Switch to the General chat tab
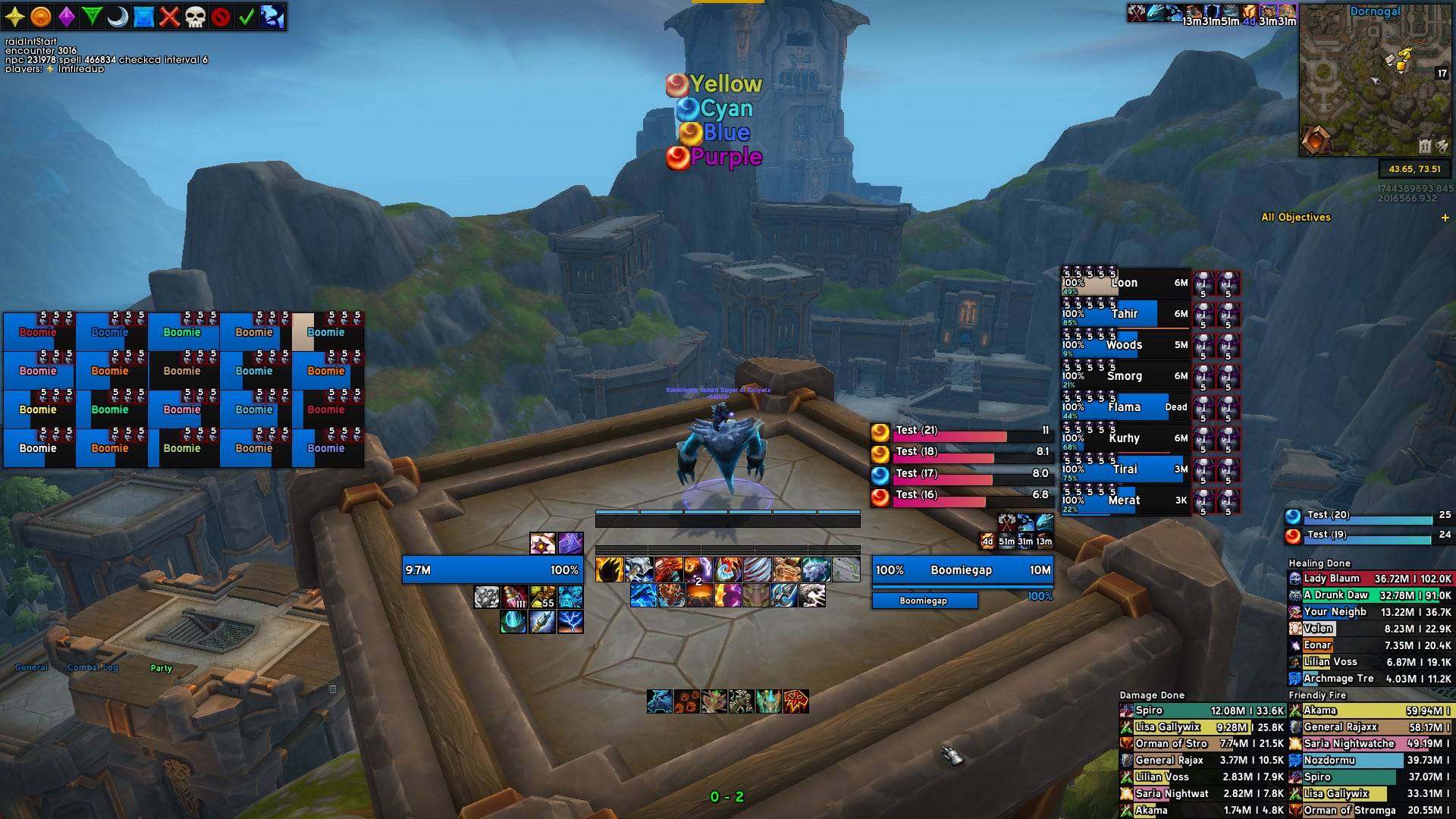1456x819 pixels. (31, 667)
